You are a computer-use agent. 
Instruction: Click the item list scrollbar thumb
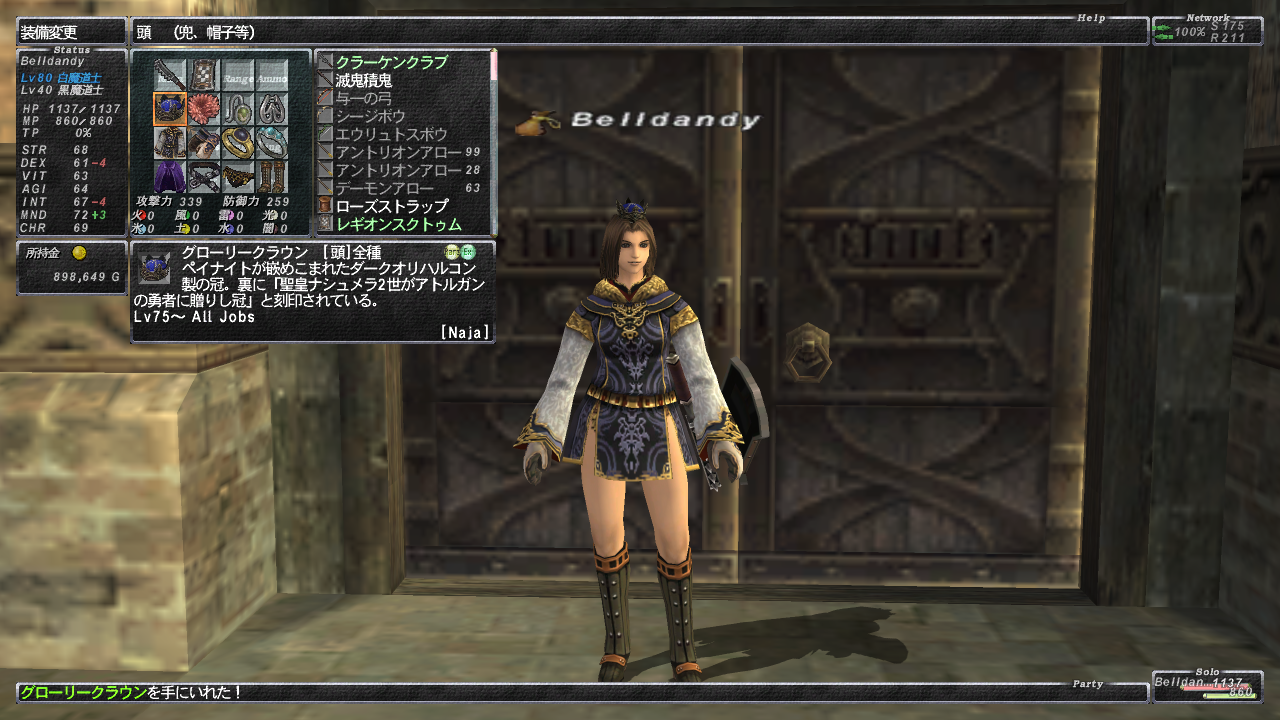493,65
